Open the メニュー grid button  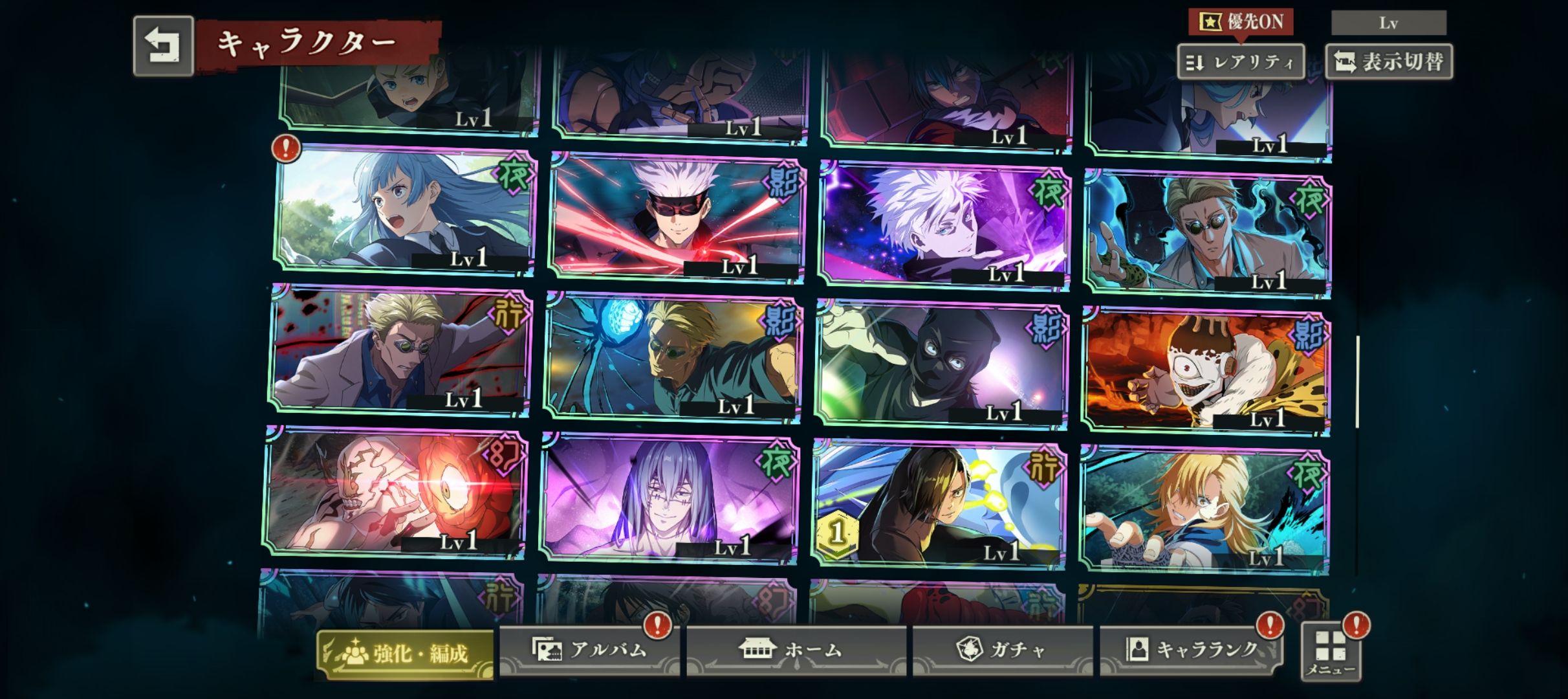click(1331, 651)
